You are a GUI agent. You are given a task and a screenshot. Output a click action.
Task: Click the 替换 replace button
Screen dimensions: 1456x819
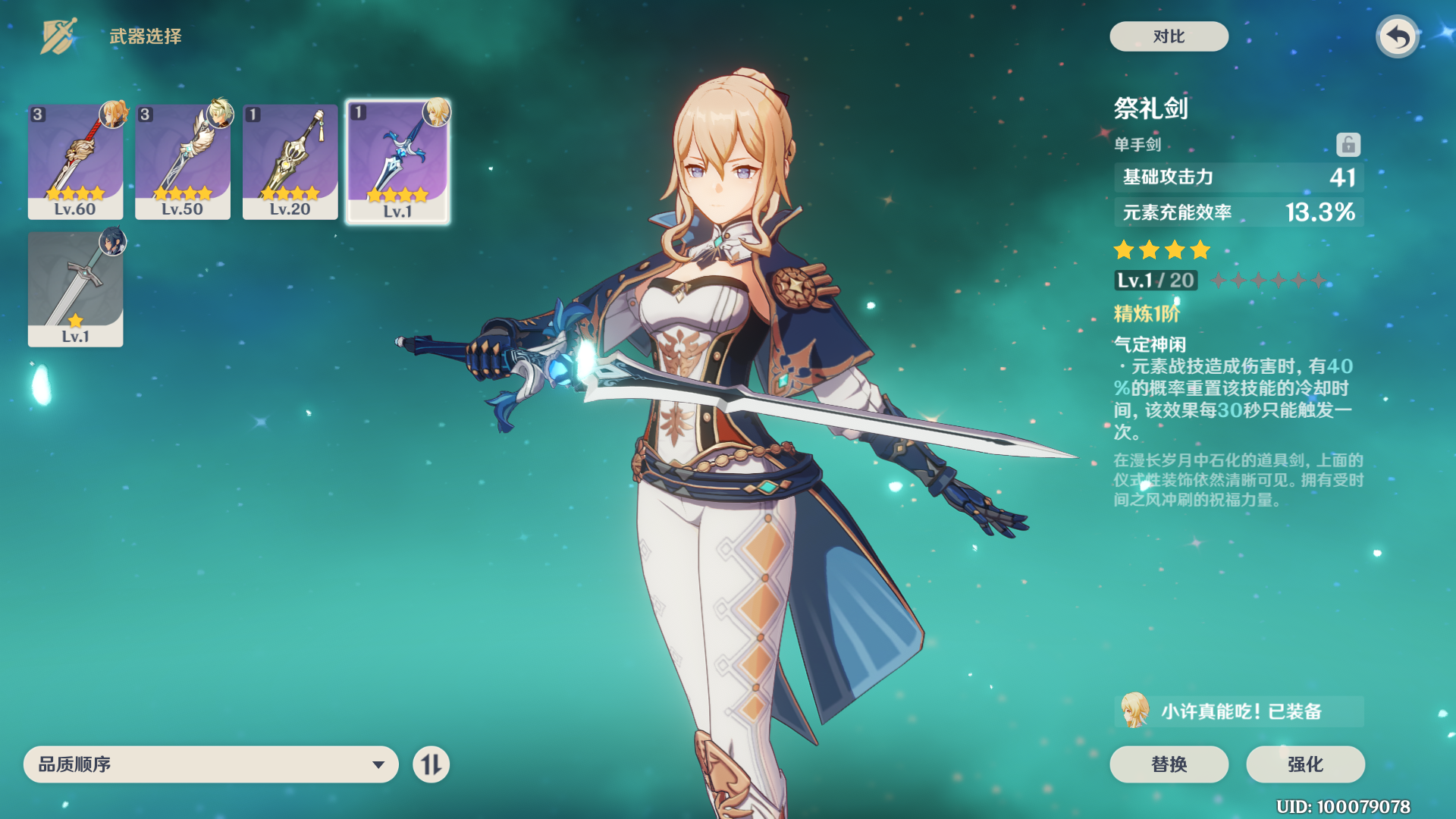(1169, 764)
